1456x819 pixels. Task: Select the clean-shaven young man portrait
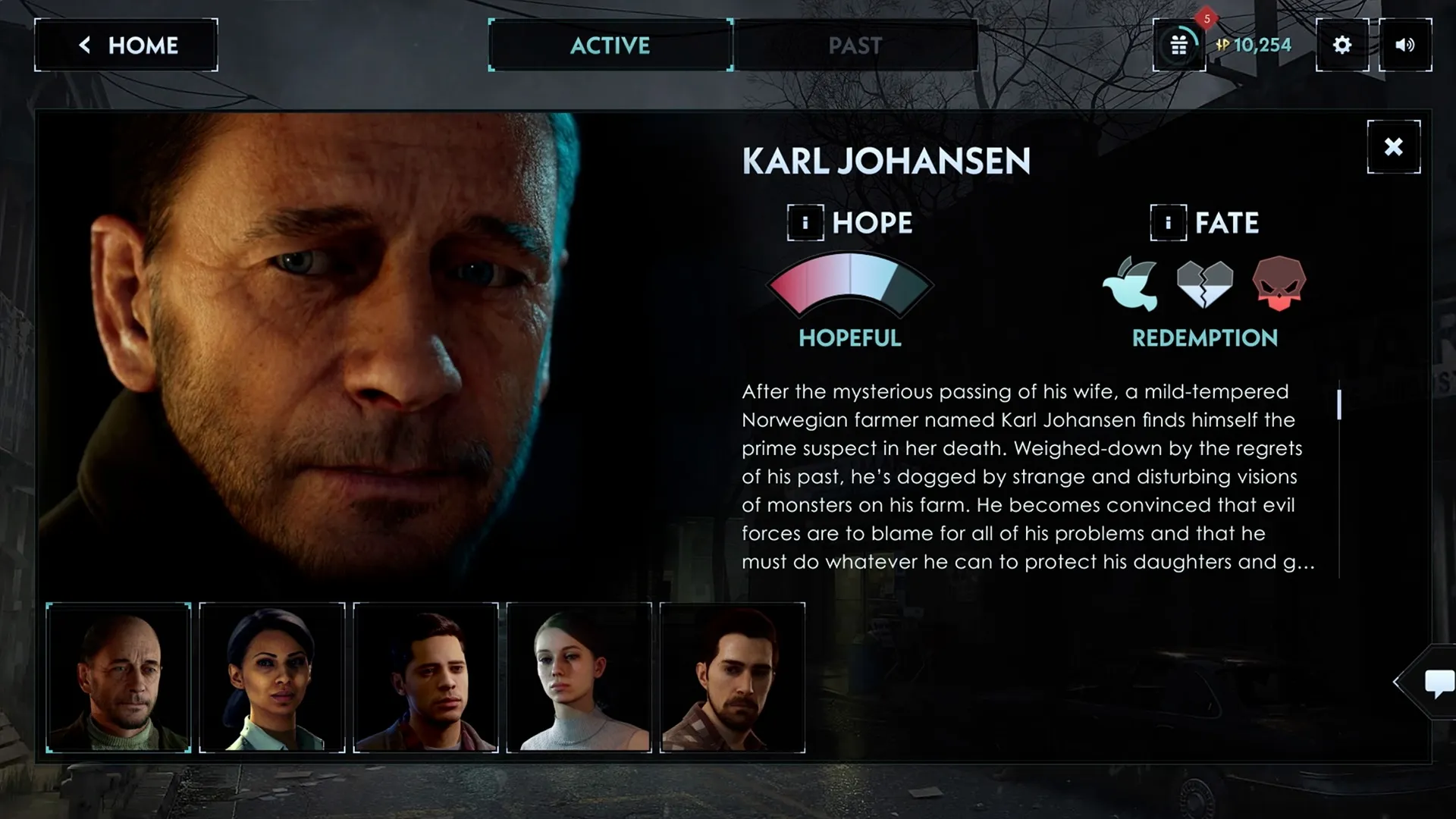coord(426,677)
